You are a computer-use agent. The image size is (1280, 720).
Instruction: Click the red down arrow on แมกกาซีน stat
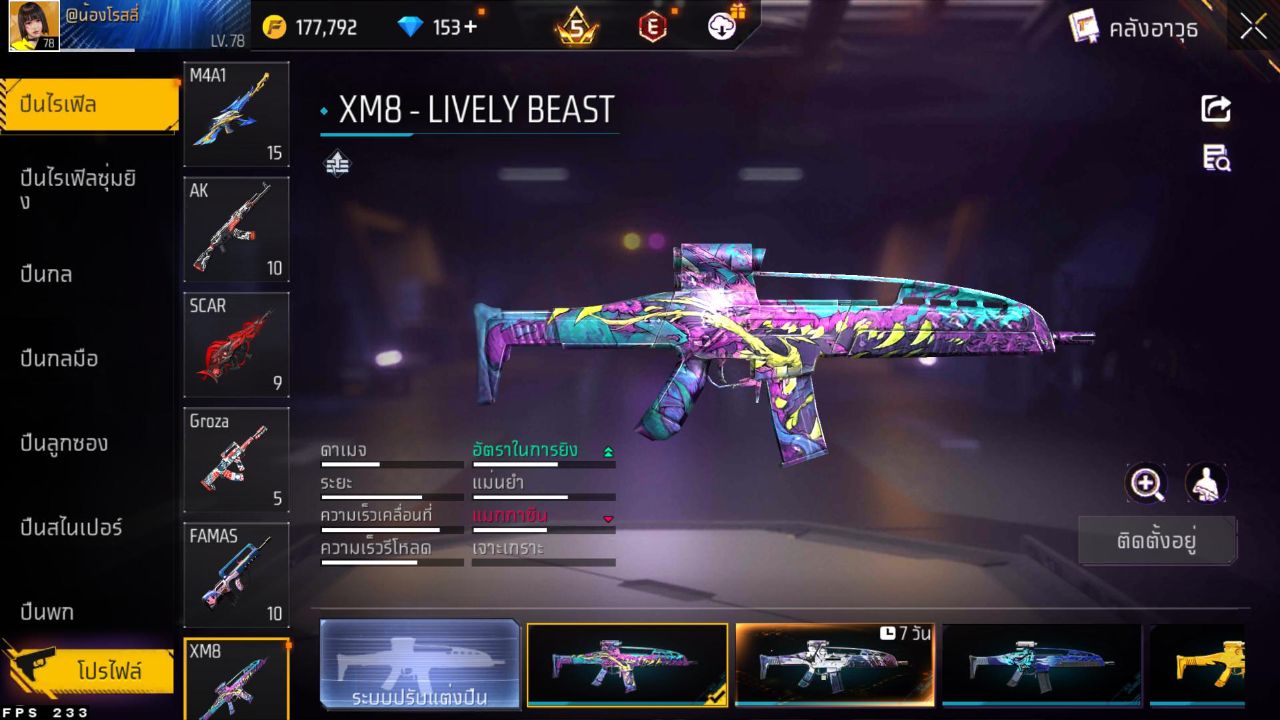608,519
